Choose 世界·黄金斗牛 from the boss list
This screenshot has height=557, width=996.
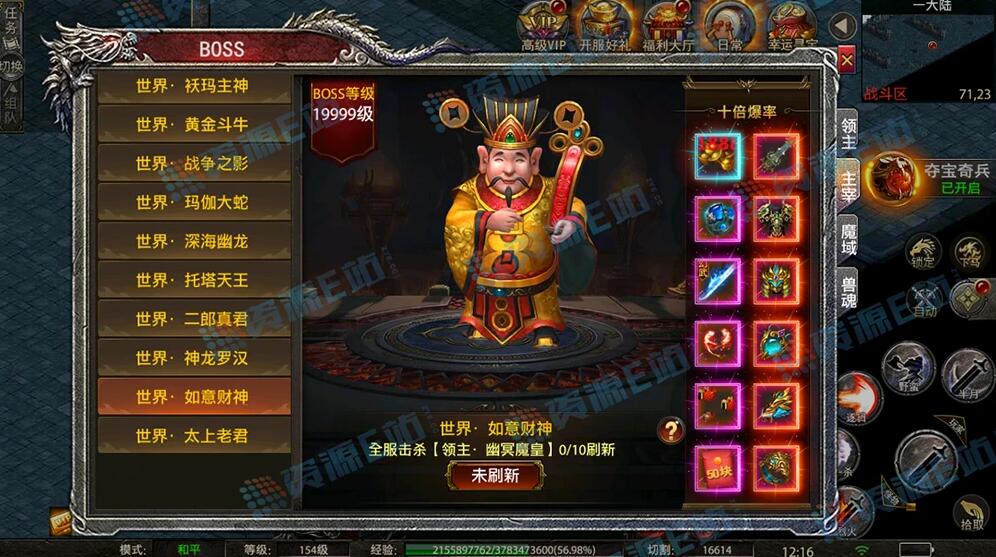click(193, 125)
